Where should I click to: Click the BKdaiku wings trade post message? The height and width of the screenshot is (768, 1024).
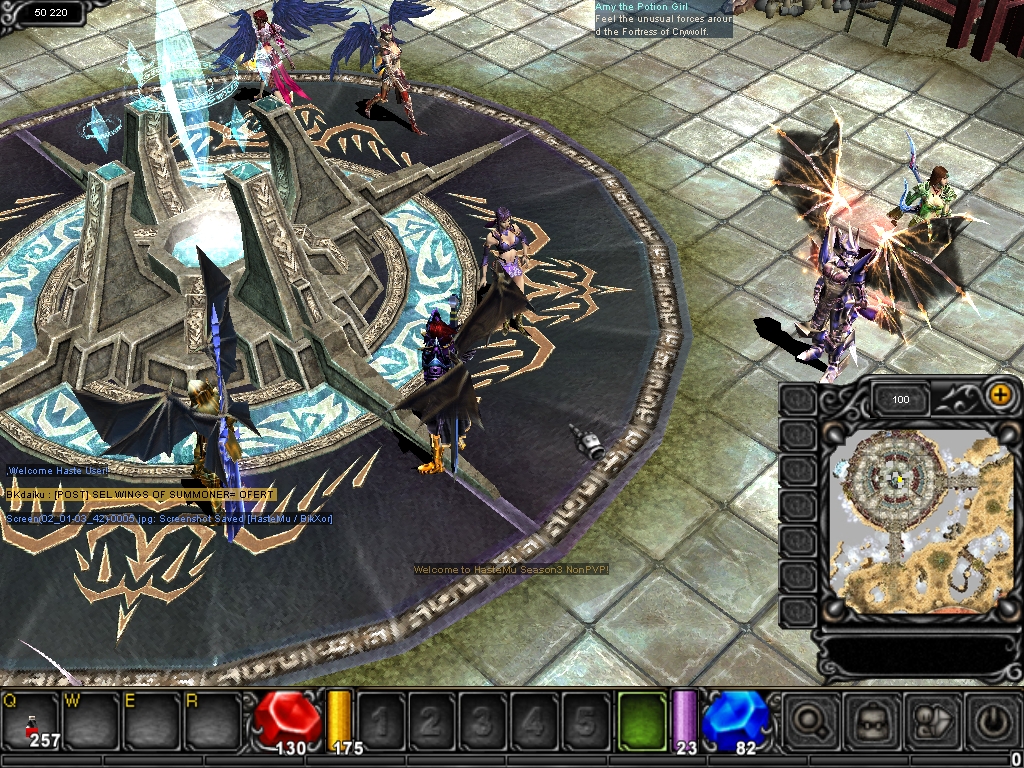(140, 495)
